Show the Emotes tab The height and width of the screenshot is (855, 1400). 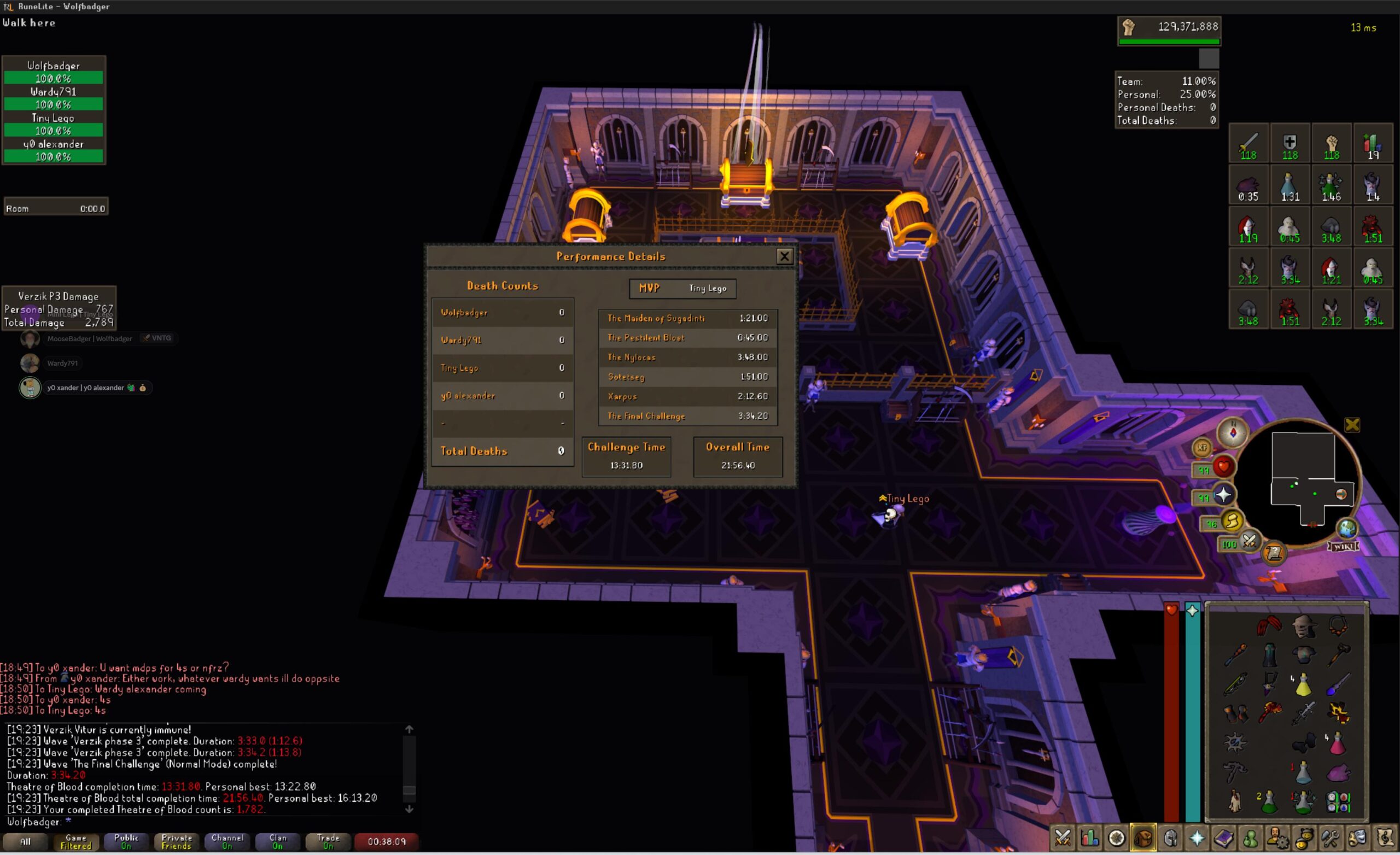coord(1358,838)
